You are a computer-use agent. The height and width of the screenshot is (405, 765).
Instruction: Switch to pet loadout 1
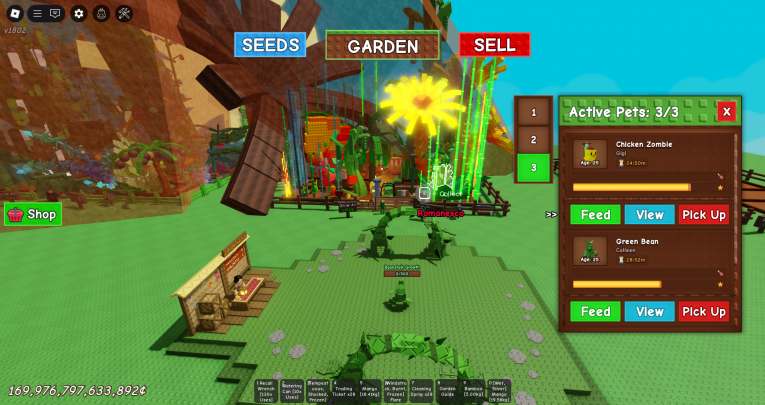pyautogui.click(x=533, y=113)
